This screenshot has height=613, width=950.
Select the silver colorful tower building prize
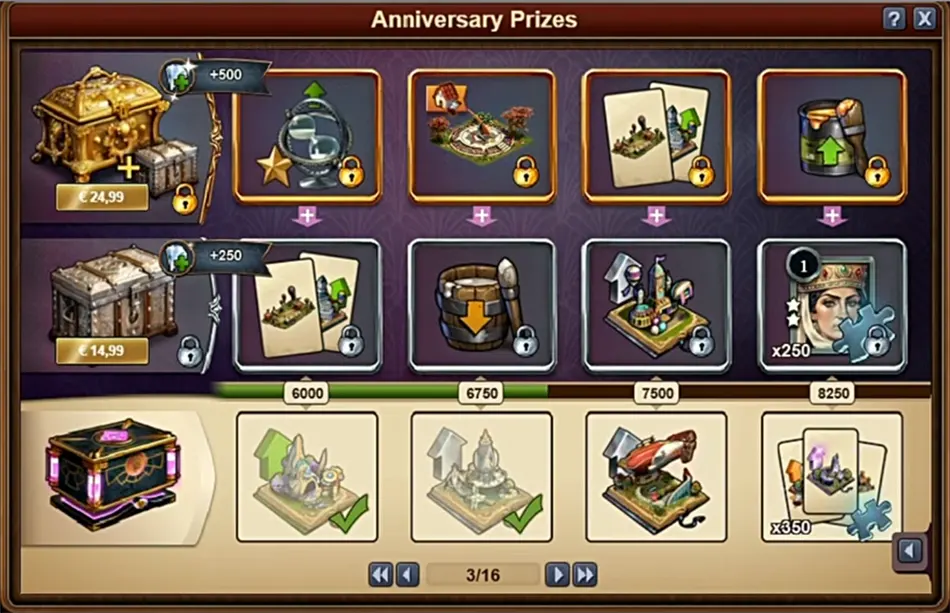tap(656, 305)
